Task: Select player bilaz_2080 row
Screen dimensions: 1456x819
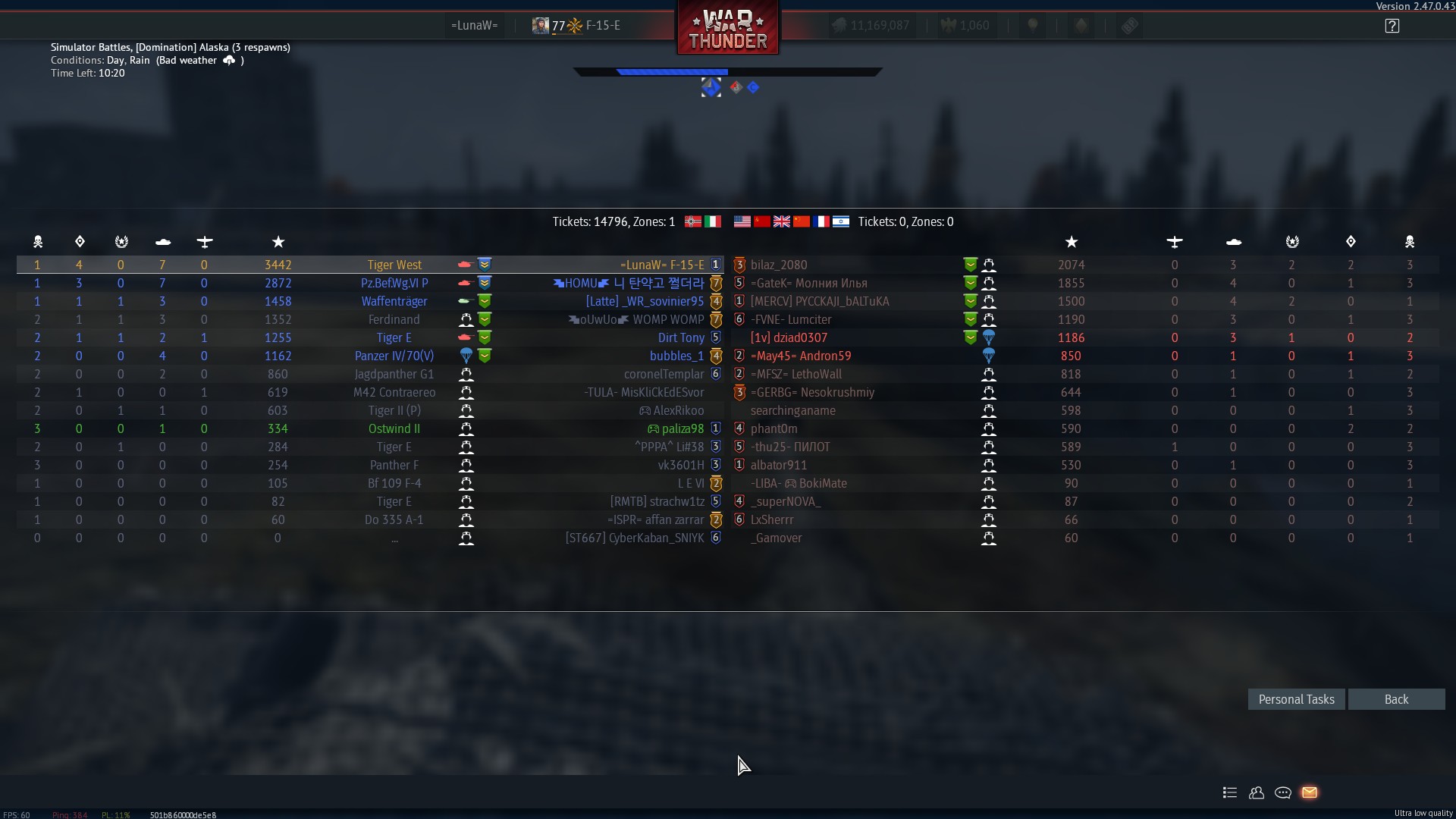Action: click(x=779, y=265)
